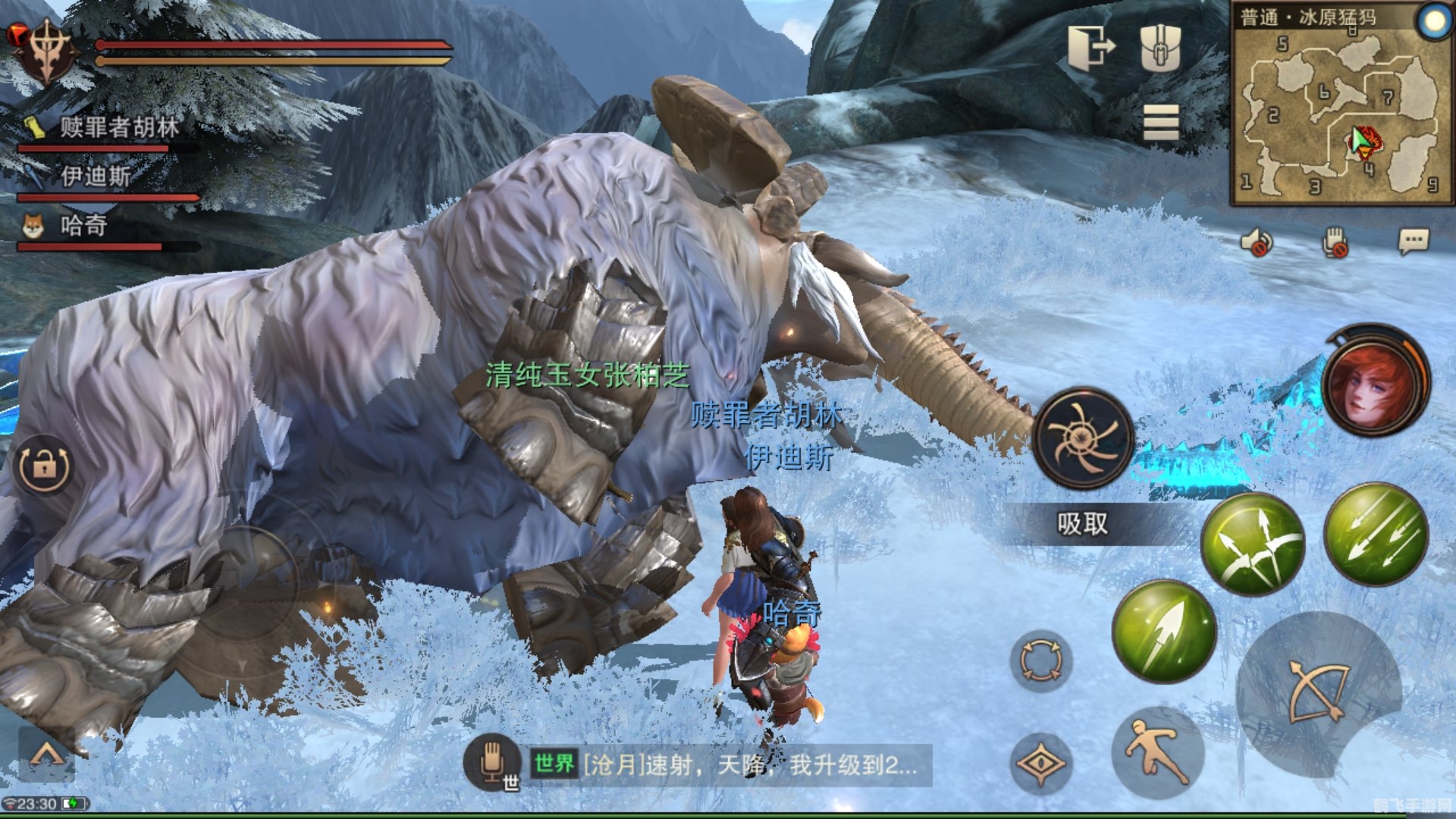Use the multi-arrow spread shot skill
Viewport: 1456px width, 819px height.
coord(1253,544)
